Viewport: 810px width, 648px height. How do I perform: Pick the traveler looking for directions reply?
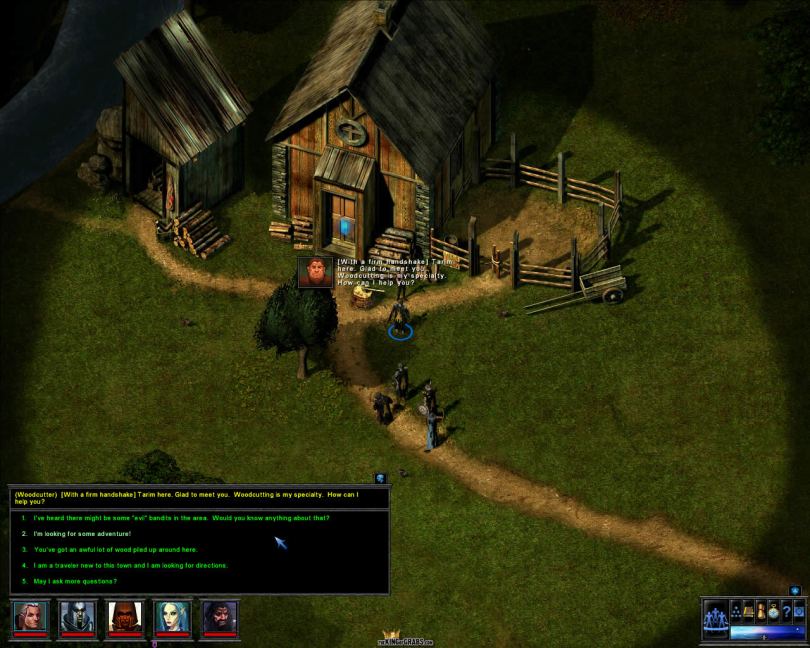(130, 566)
